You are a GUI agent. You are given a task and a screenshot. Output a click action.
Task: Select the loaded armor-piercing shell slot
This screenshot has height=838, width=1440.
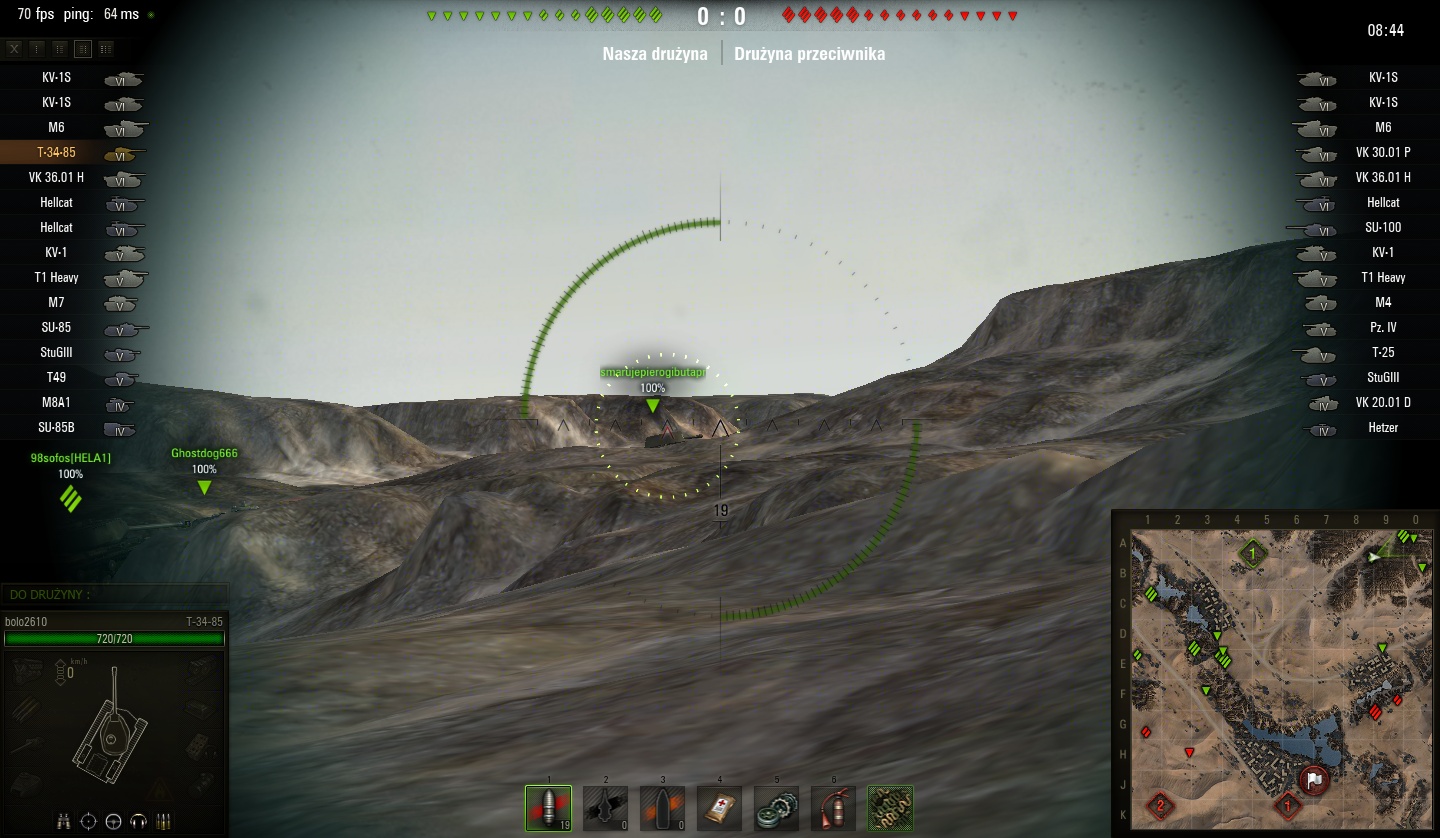[x=548, y=808]
